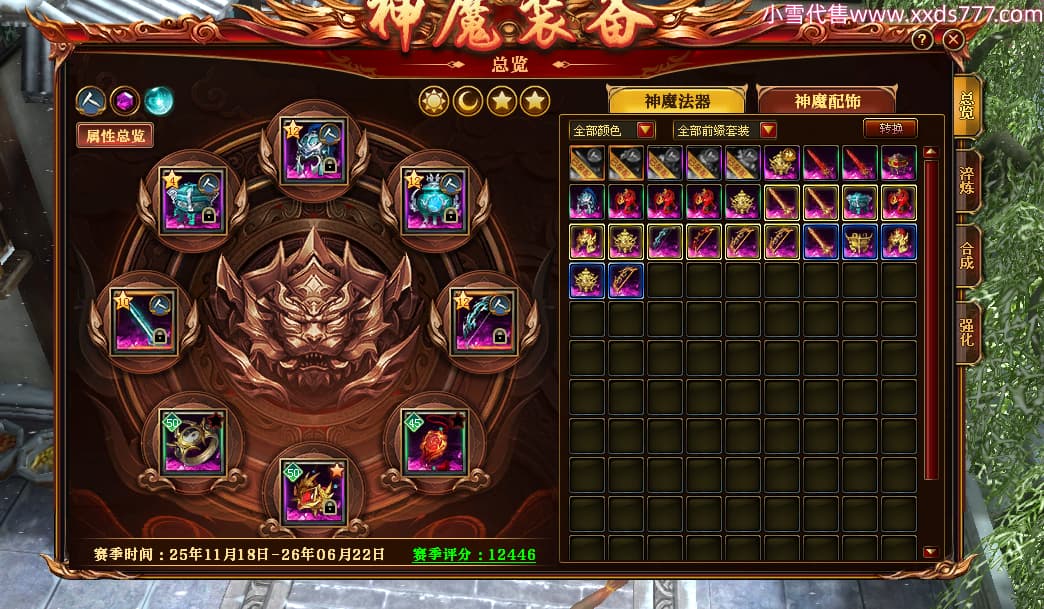Click the sun emblem icon
Screen dimensions: 1044x609
click(x=435, y=100)
